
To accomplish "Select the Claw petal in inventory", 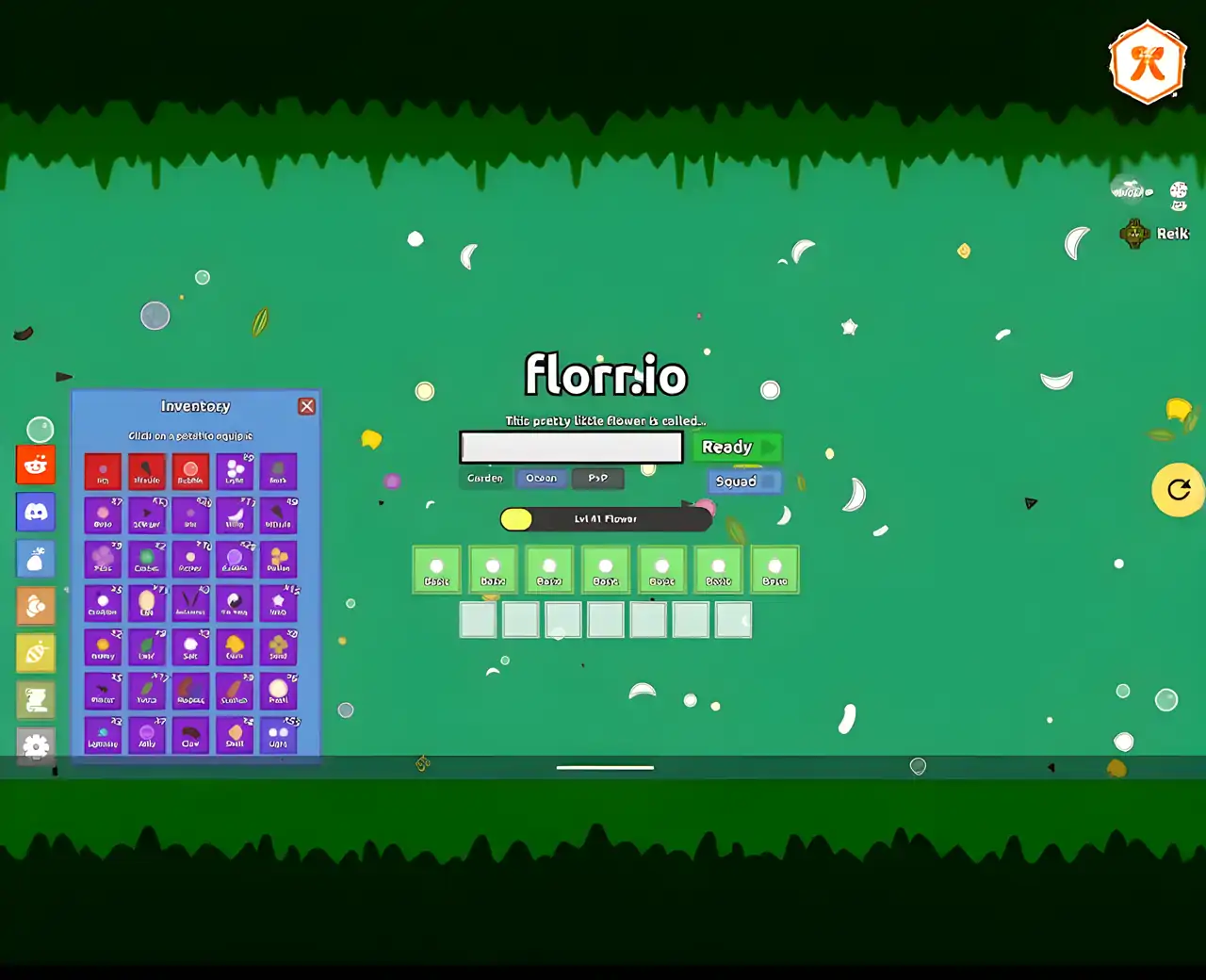I will [190, 735].
